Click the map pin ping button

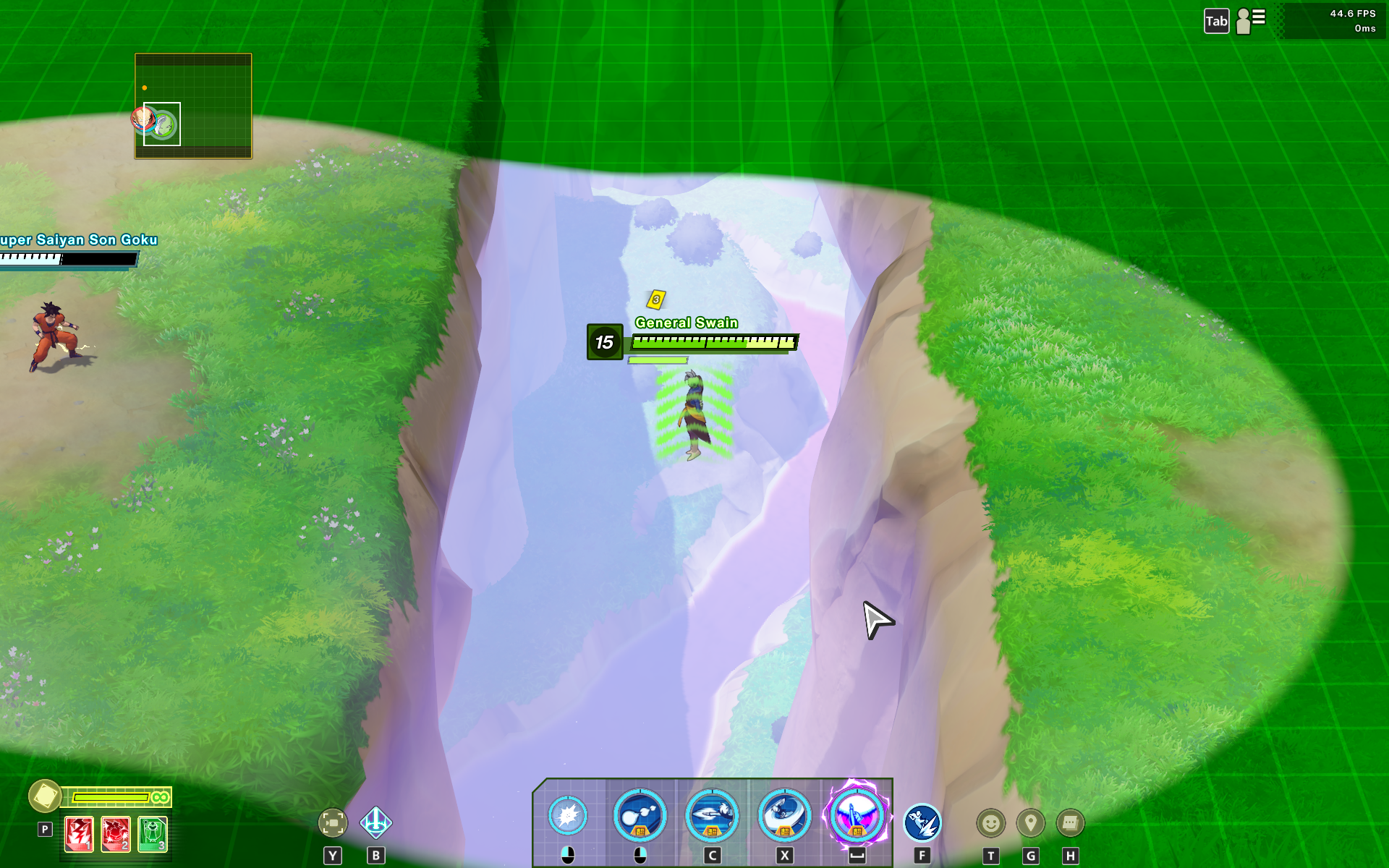tap(1031, 823)
